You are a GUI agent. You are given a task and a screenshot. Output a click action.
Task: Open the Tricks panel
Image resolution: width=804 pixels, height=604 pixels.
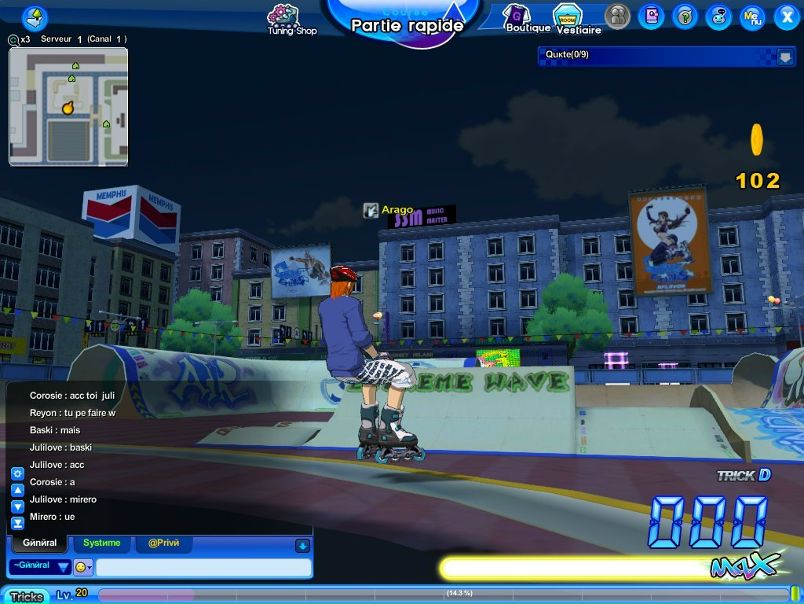click(26, 596)
